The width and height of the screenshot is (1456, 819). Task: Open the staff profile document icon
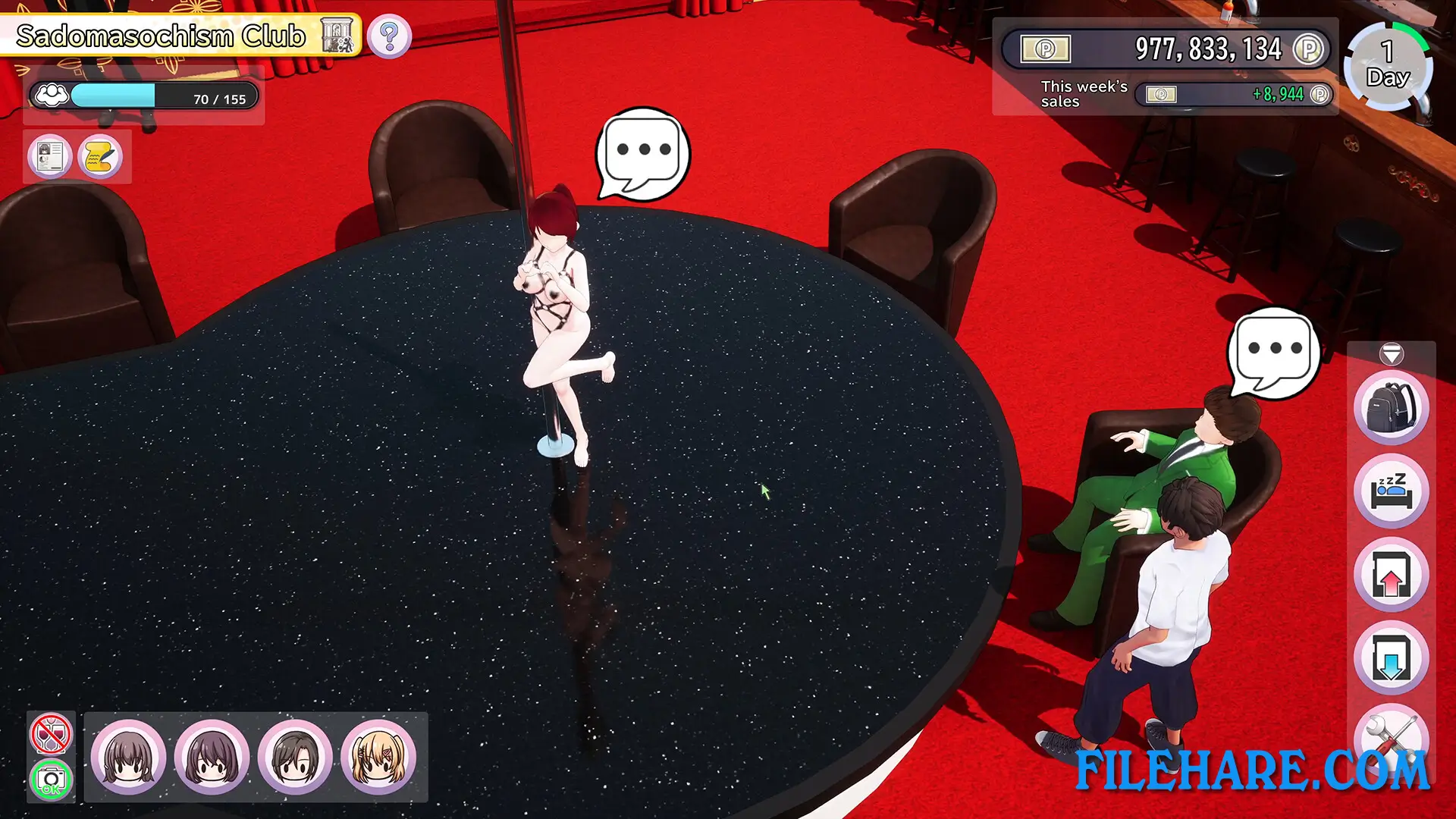click(x=49, y=155)
